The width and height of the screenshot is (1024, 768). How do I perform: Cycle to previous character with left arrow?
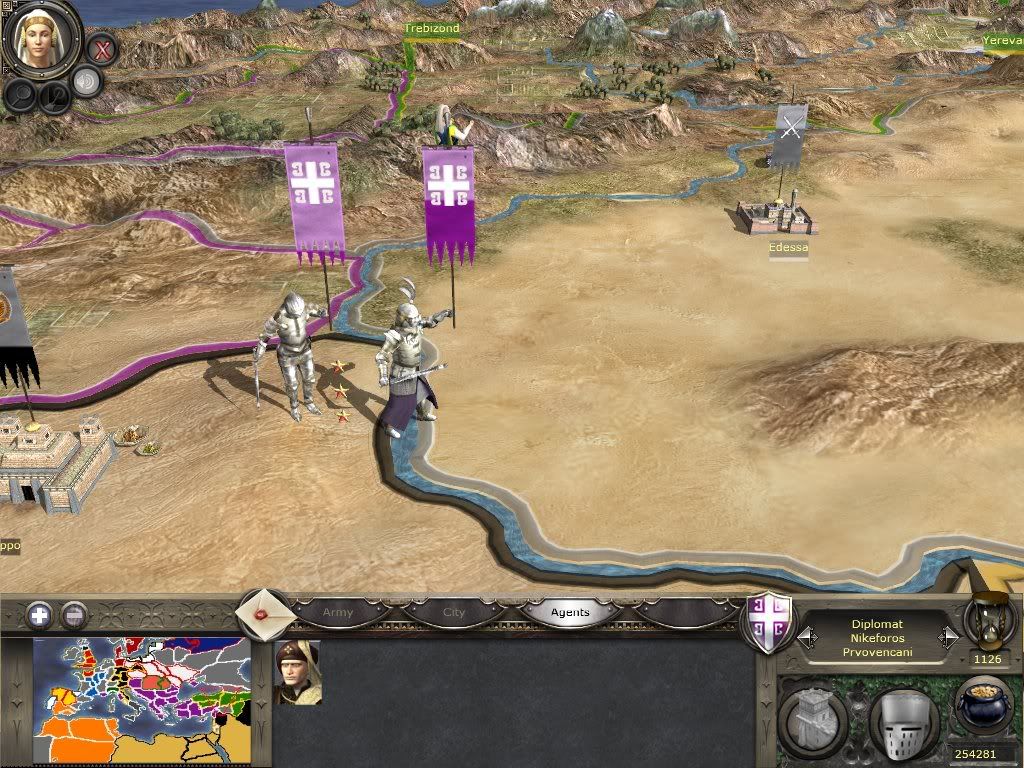coord(806,637)
